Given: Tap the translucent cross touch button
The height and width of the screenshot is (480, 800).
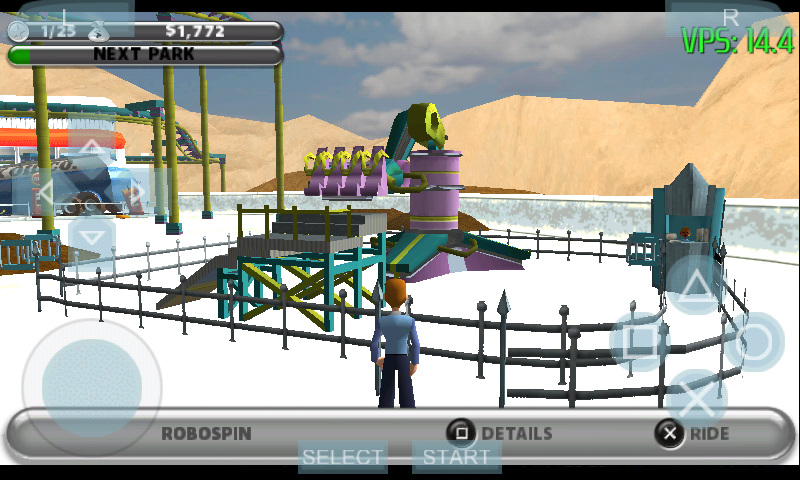Looking at the screenshot, I should (697, 399).
